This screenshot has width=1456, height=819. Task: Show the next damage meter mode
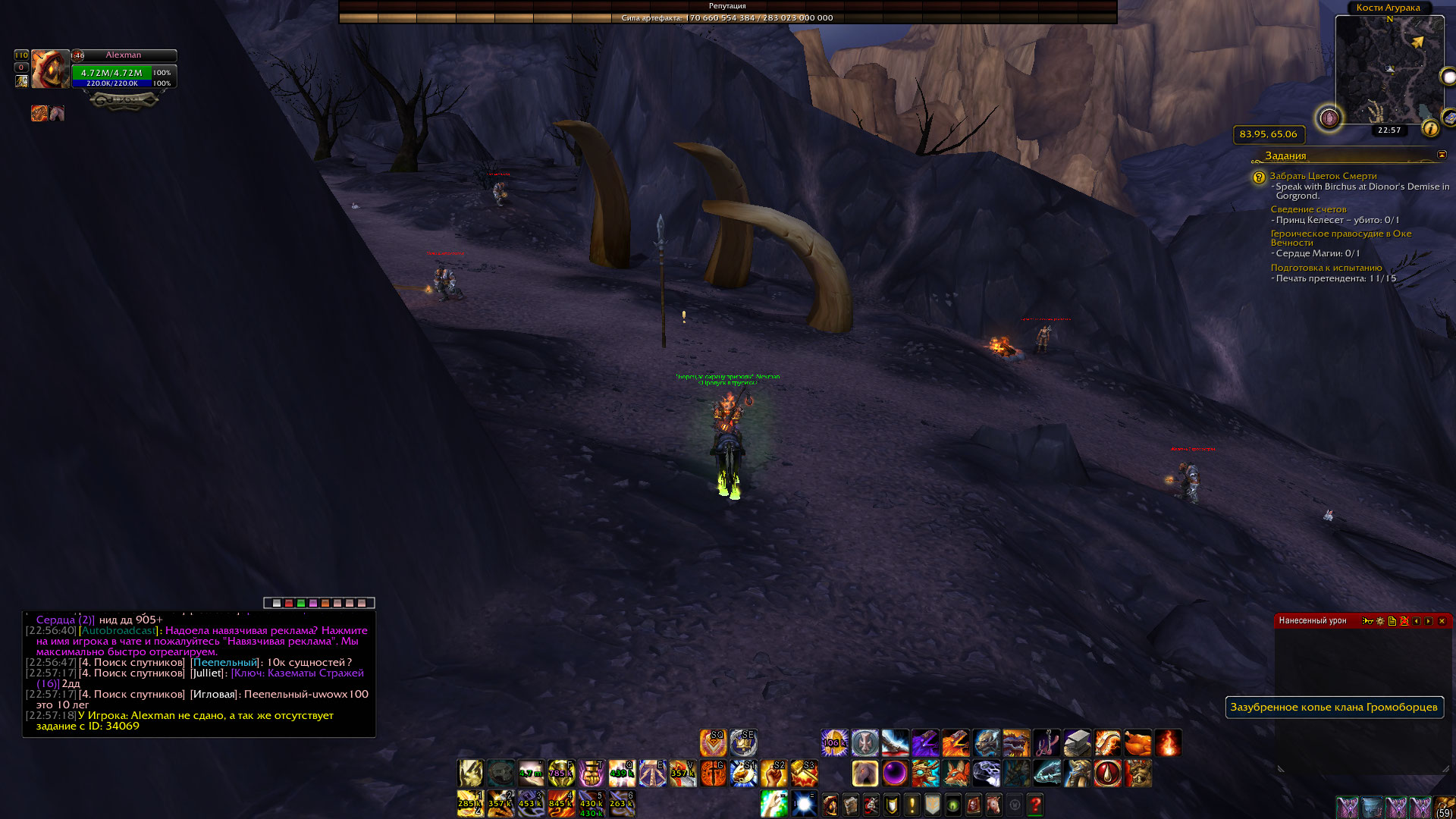coord(1429,621)
